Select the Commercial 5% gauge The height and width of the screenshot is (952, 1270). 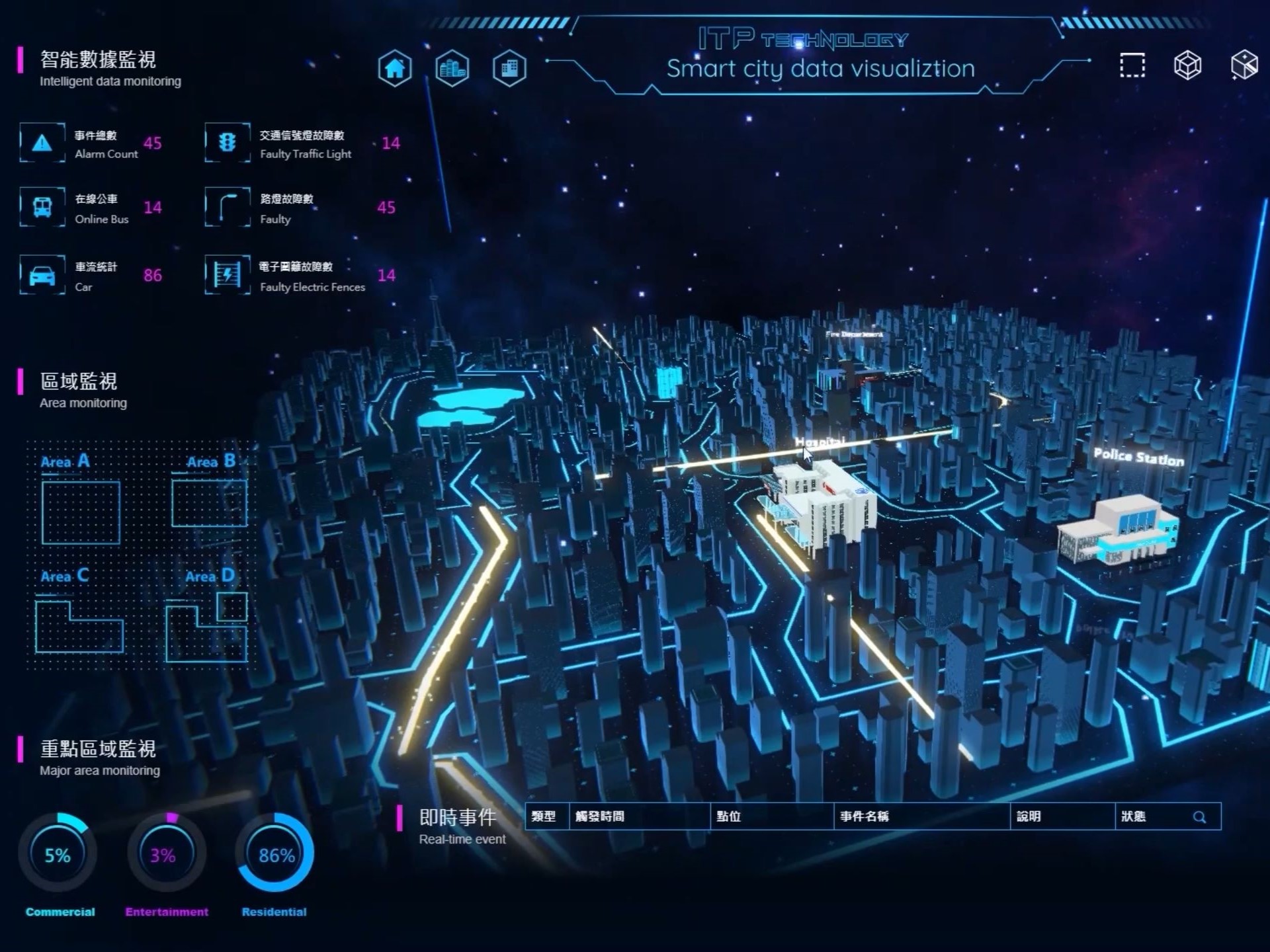tap(58, 853)
